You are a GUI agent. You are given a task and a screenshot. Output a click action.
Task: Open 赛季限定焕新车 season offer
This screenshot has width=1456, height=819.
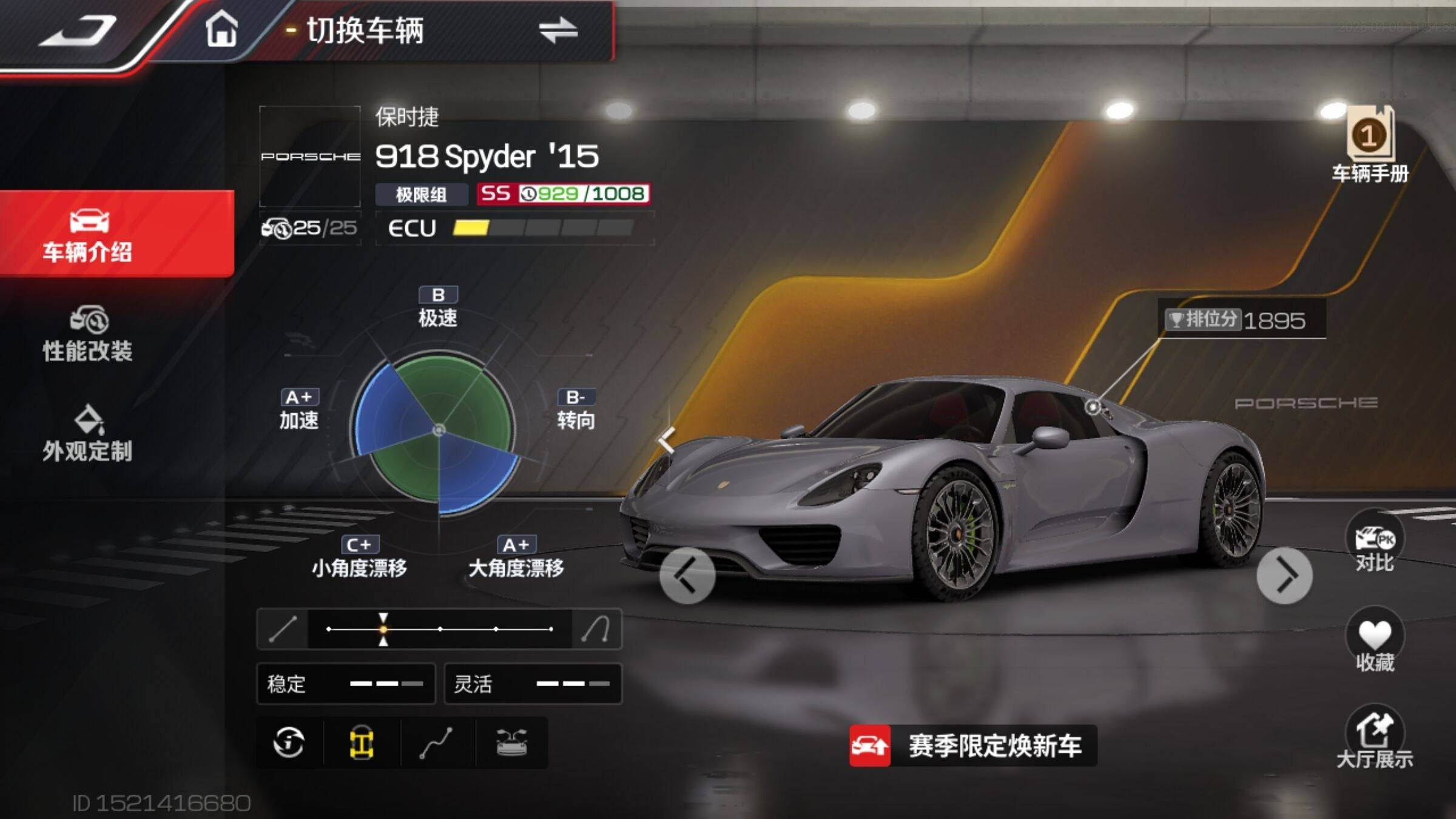pyautogui.click(x=973, y=746)
